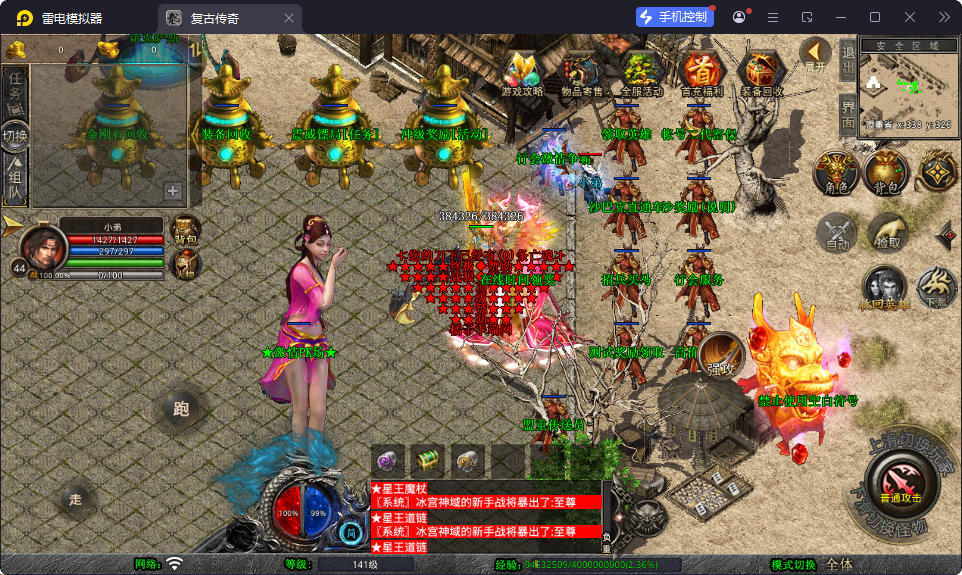The width and height of the screenshot is (962, 575).
Task: Open the 手机控制 phone control in emulator bar
Action: 675,17
